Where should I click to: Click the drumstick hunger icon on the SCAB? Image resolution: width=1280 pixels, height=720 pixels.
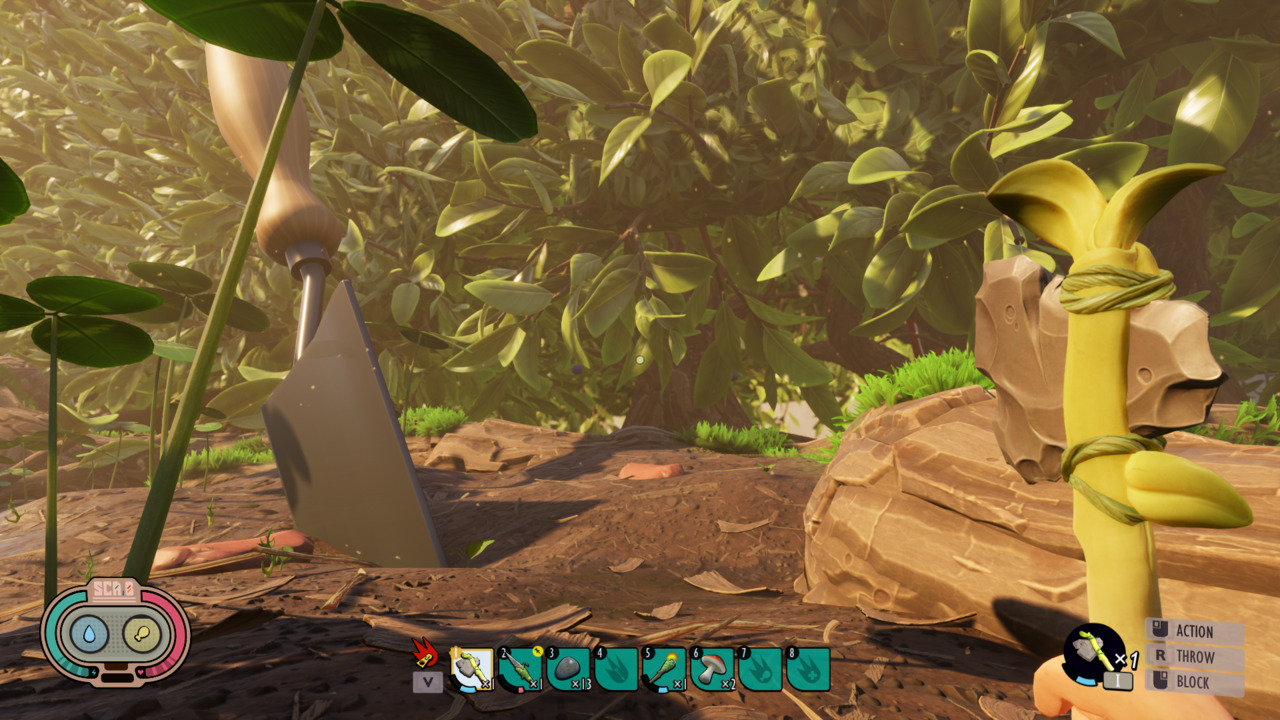(143, 634)
